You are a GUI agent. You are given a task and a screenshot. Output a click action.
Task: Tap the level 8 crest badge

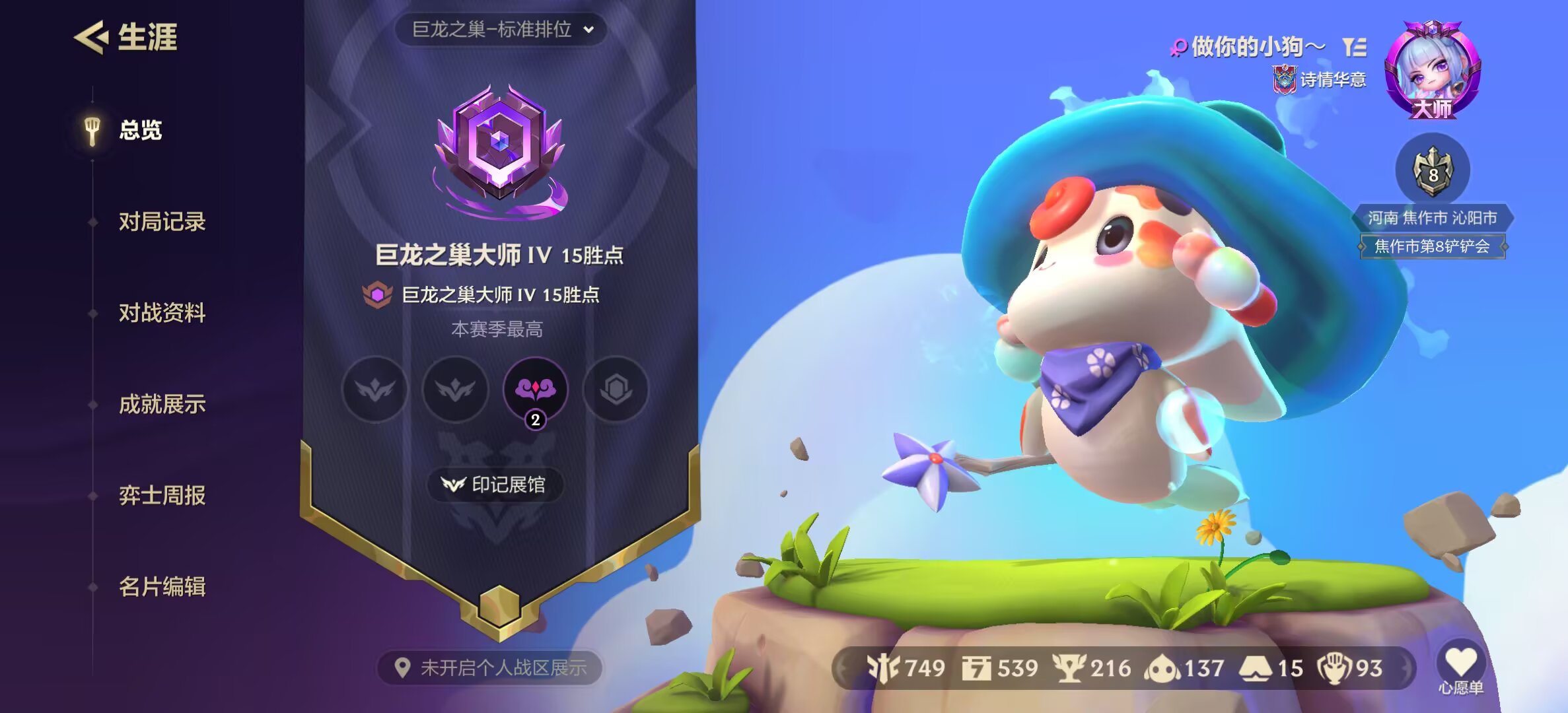click(1432, 172)
